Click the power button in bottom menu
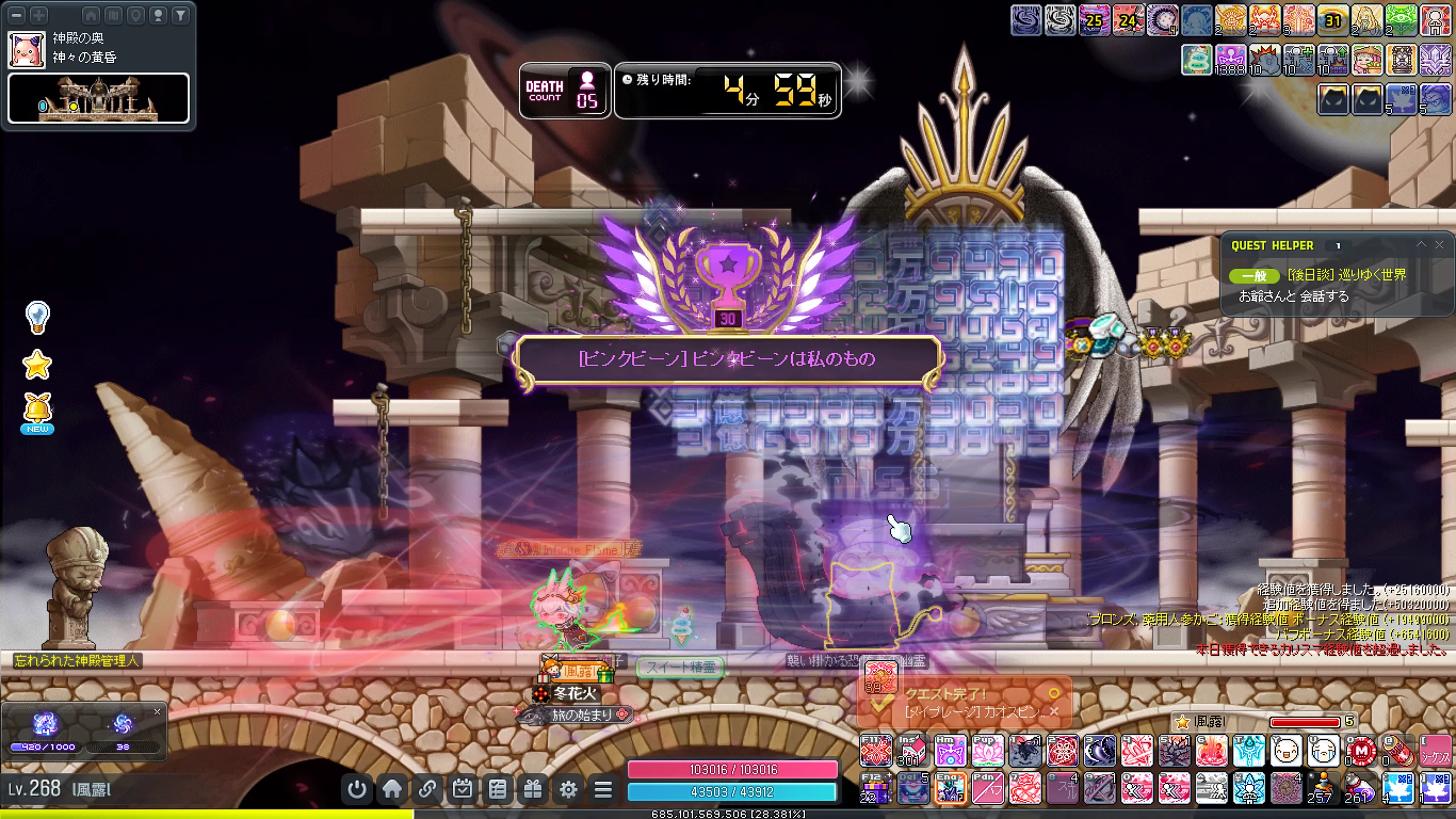Screen dimensions: 1456x819 357,789
